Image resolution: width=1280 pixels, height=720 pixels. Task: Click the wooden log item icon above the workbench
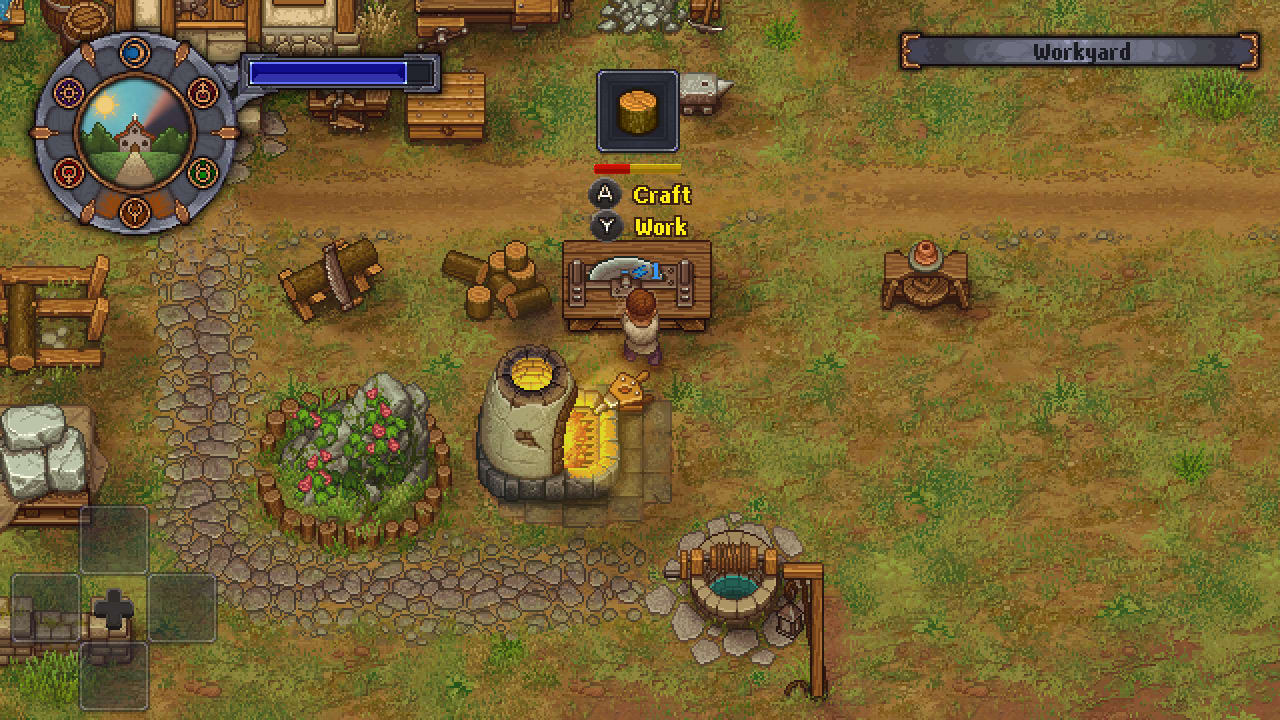point(637,110)
